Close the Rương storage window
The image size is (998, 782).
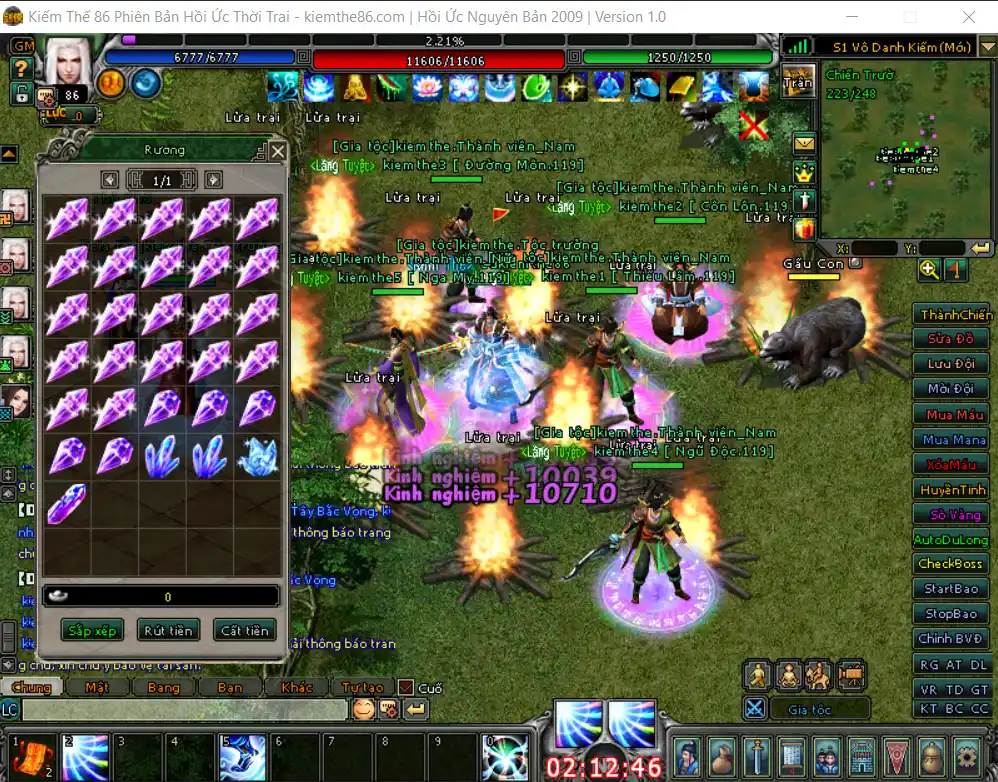(278, 151)
